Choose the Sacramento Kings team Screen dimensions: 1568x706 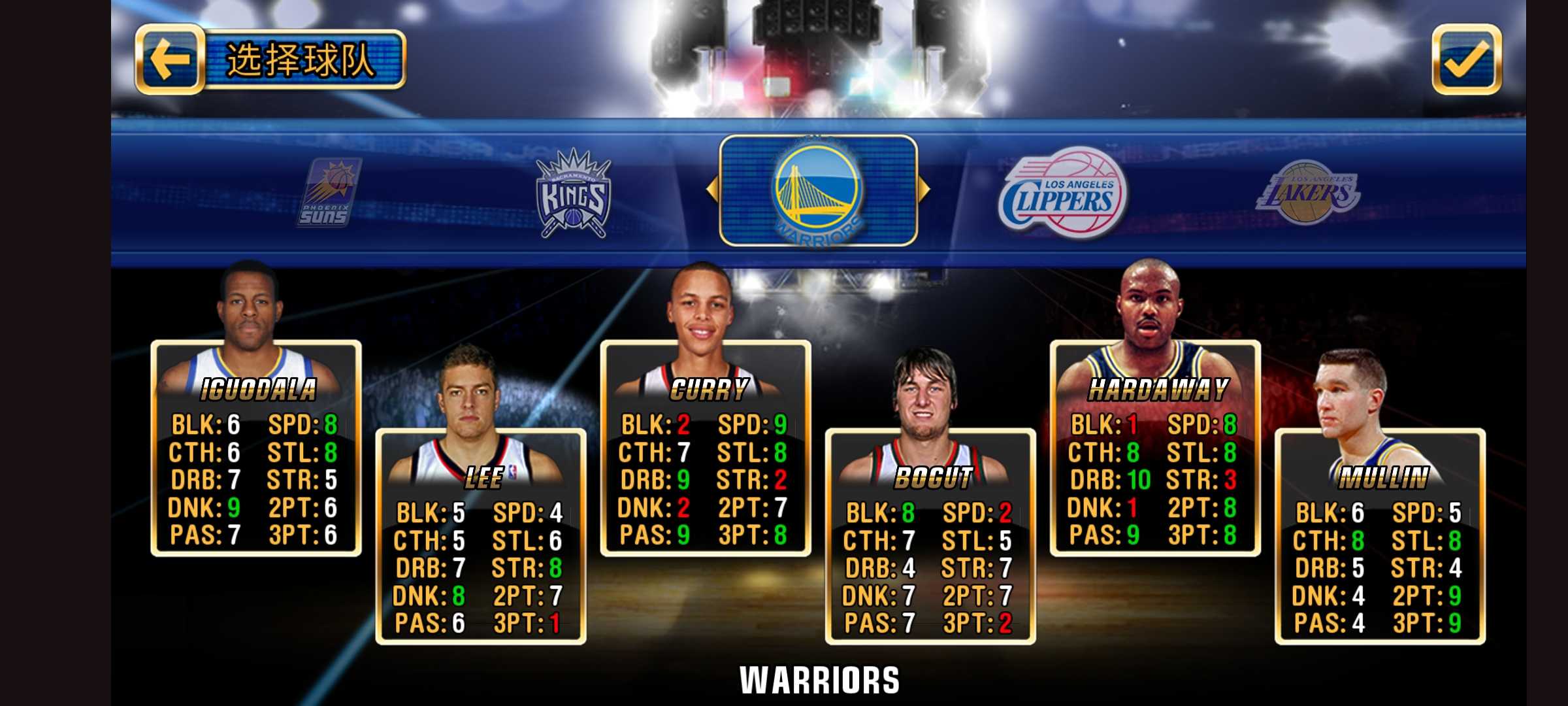pyautogui.click(x=573, y=193)
